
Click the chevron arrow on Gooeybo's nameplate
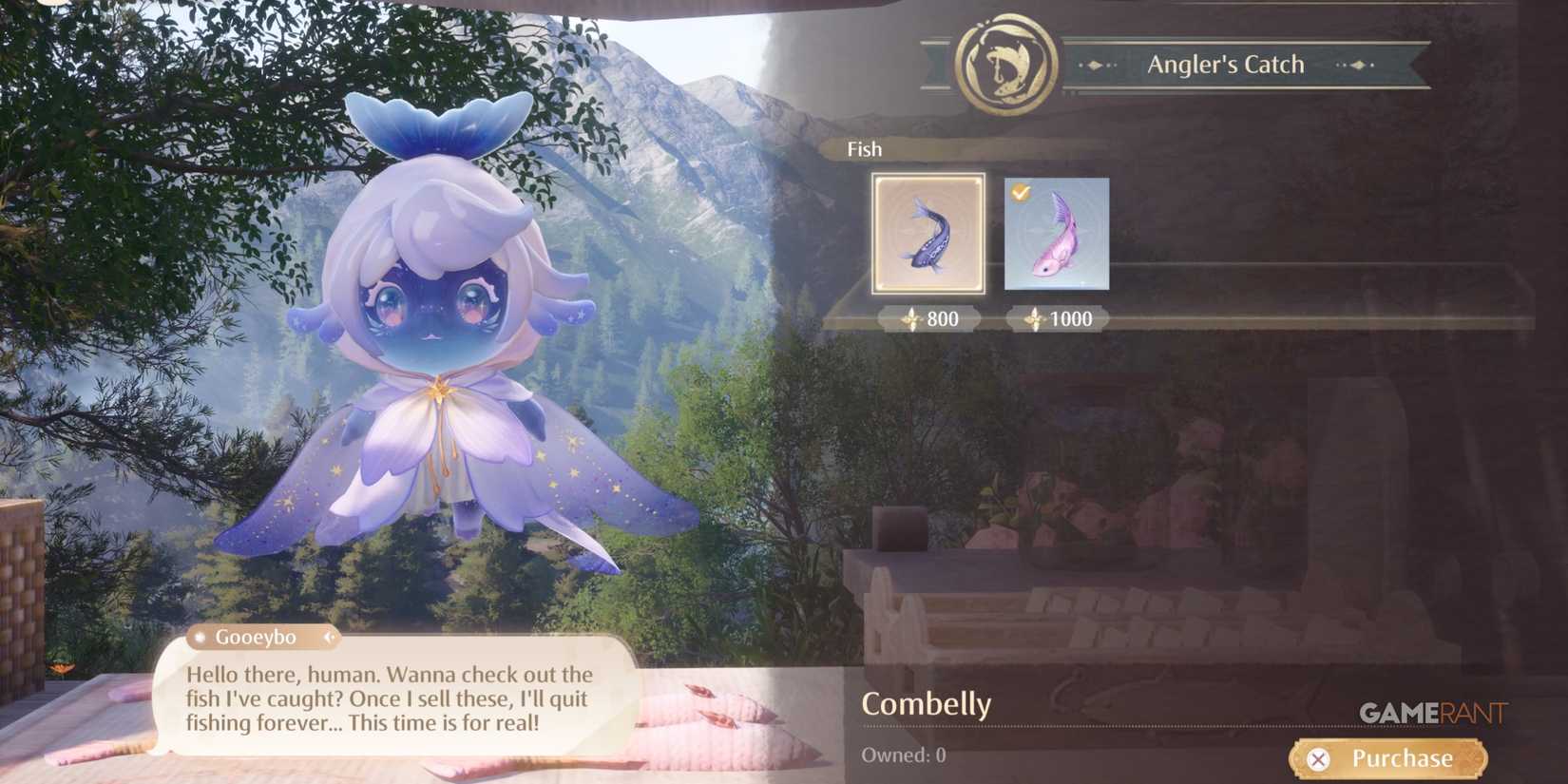tap(331, 637)
